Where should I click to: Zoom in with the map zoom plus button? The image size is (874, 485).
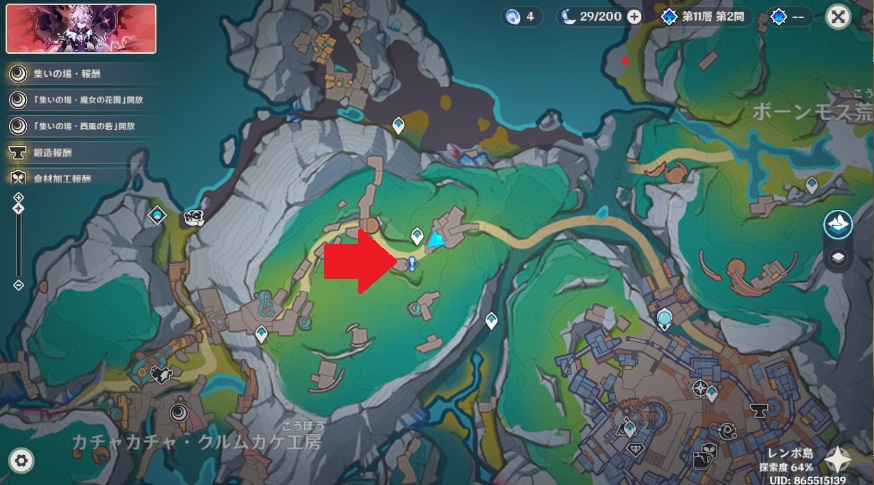point(18,199)
